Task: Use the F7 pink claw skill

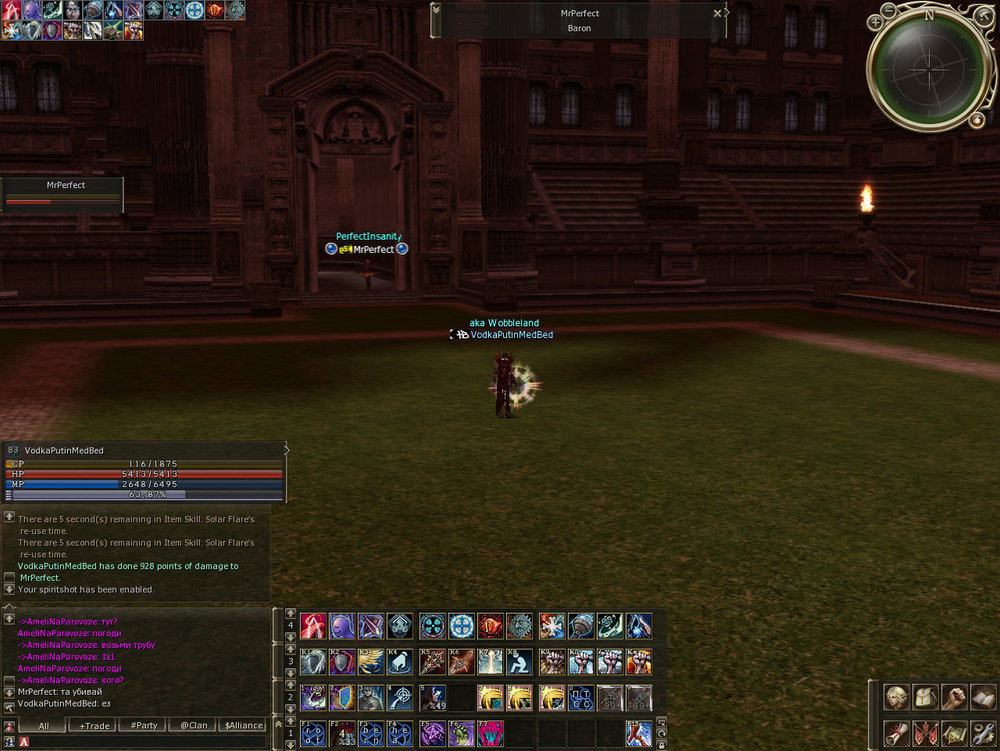Action: tap(492, 733)
